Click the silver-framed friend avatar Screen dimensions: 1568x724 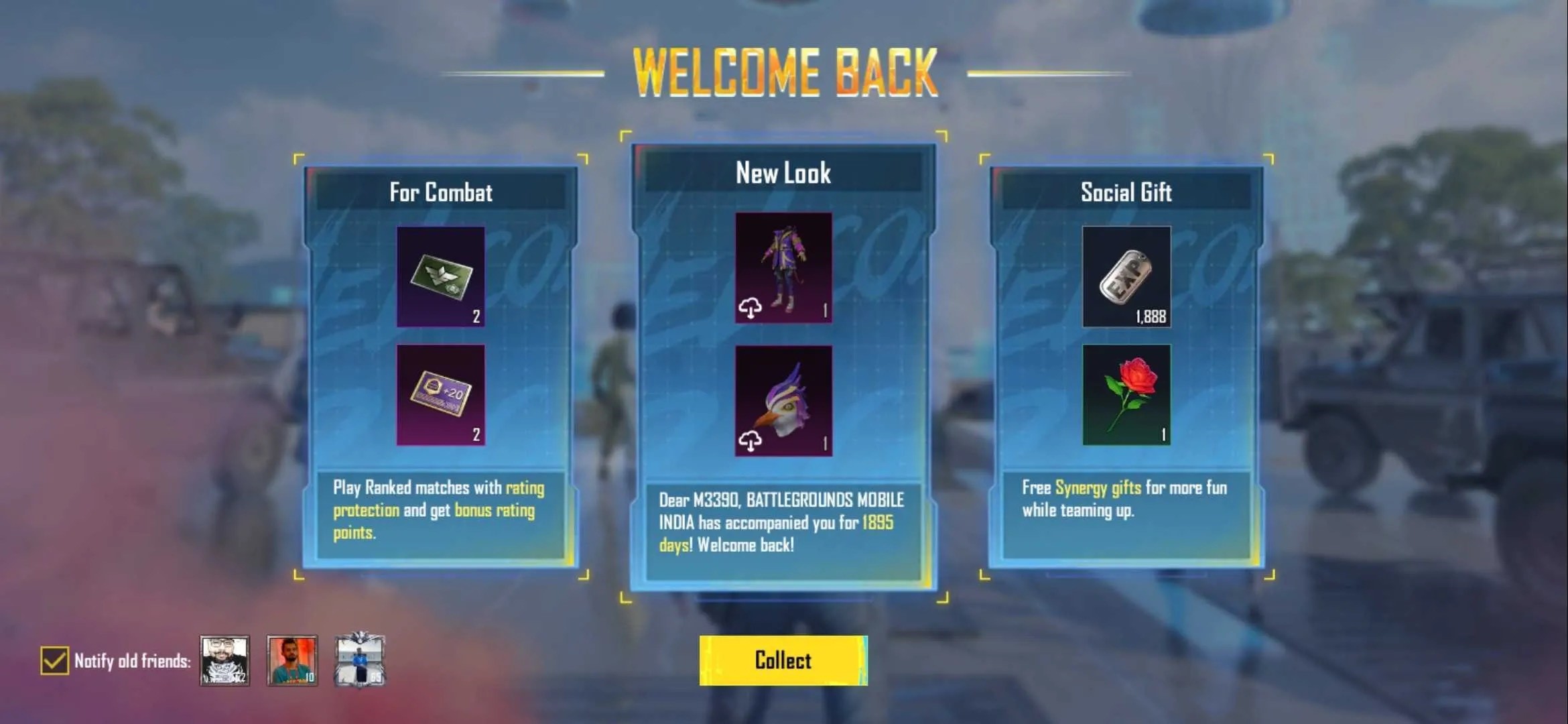[x=360, y=660]
